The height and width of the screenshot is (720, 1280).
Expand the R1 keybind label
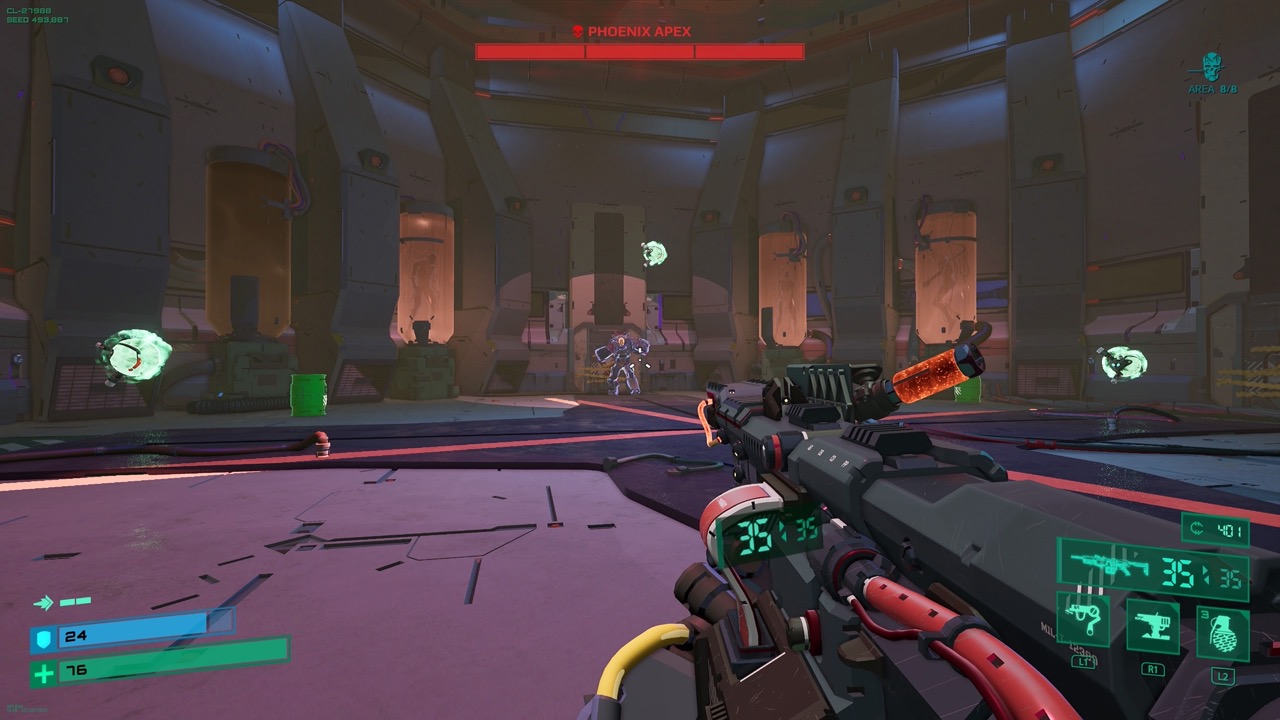[x=1154, y=668]
